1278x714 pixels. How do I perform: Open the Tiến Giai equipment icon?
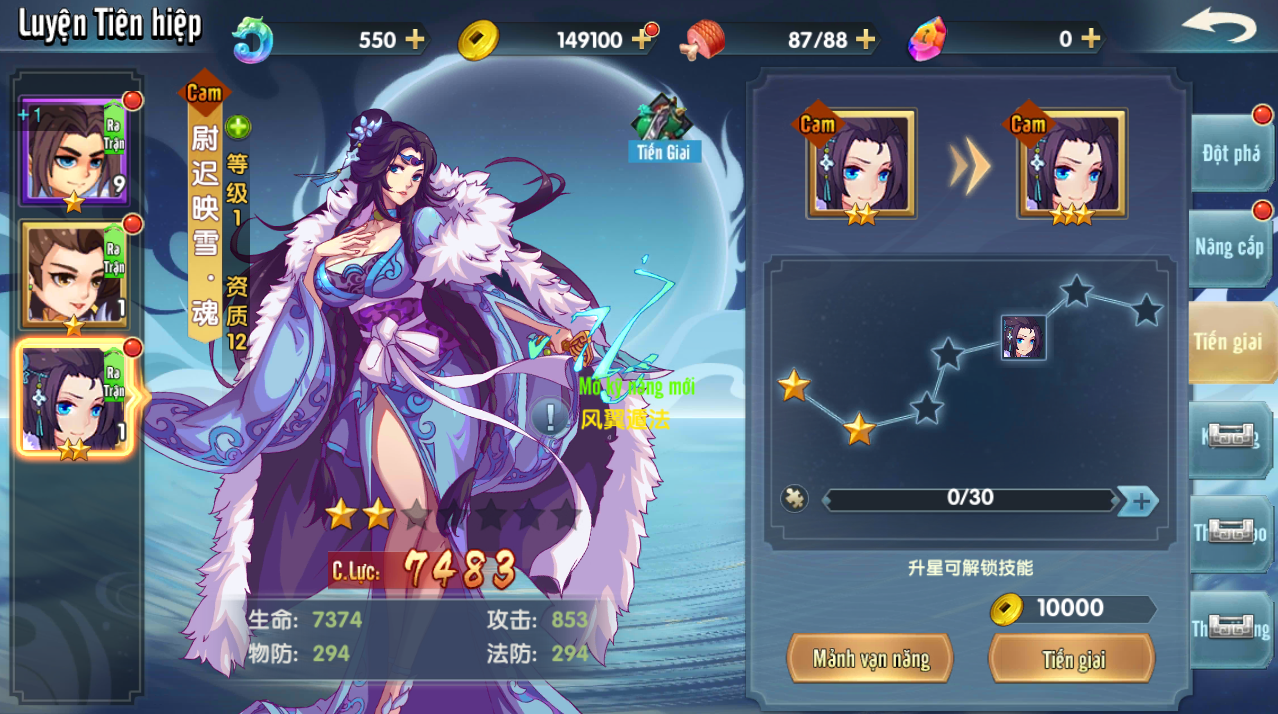click(x=663, y=127)
